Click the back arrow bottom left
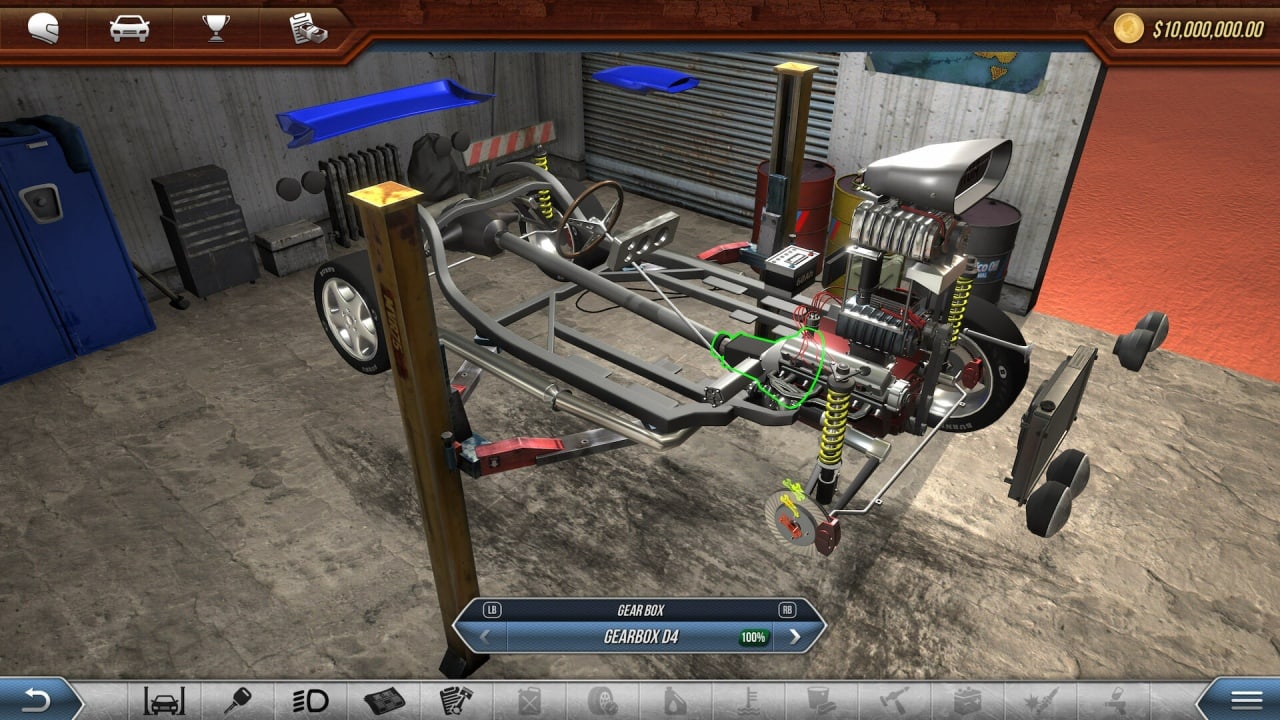 coord(36,700)
